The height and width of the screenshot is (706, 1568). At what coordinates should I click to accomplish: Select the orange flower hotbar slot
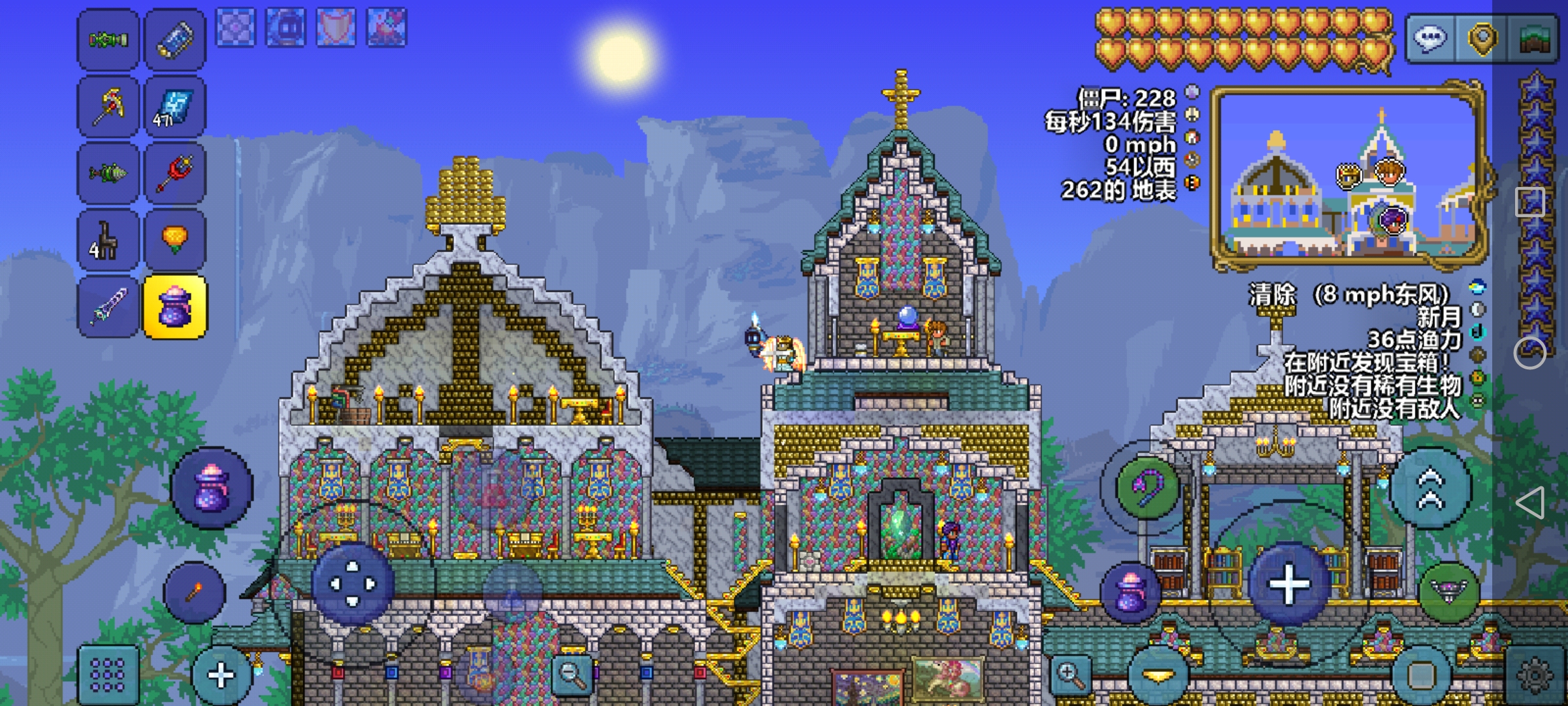click(175, 241)
